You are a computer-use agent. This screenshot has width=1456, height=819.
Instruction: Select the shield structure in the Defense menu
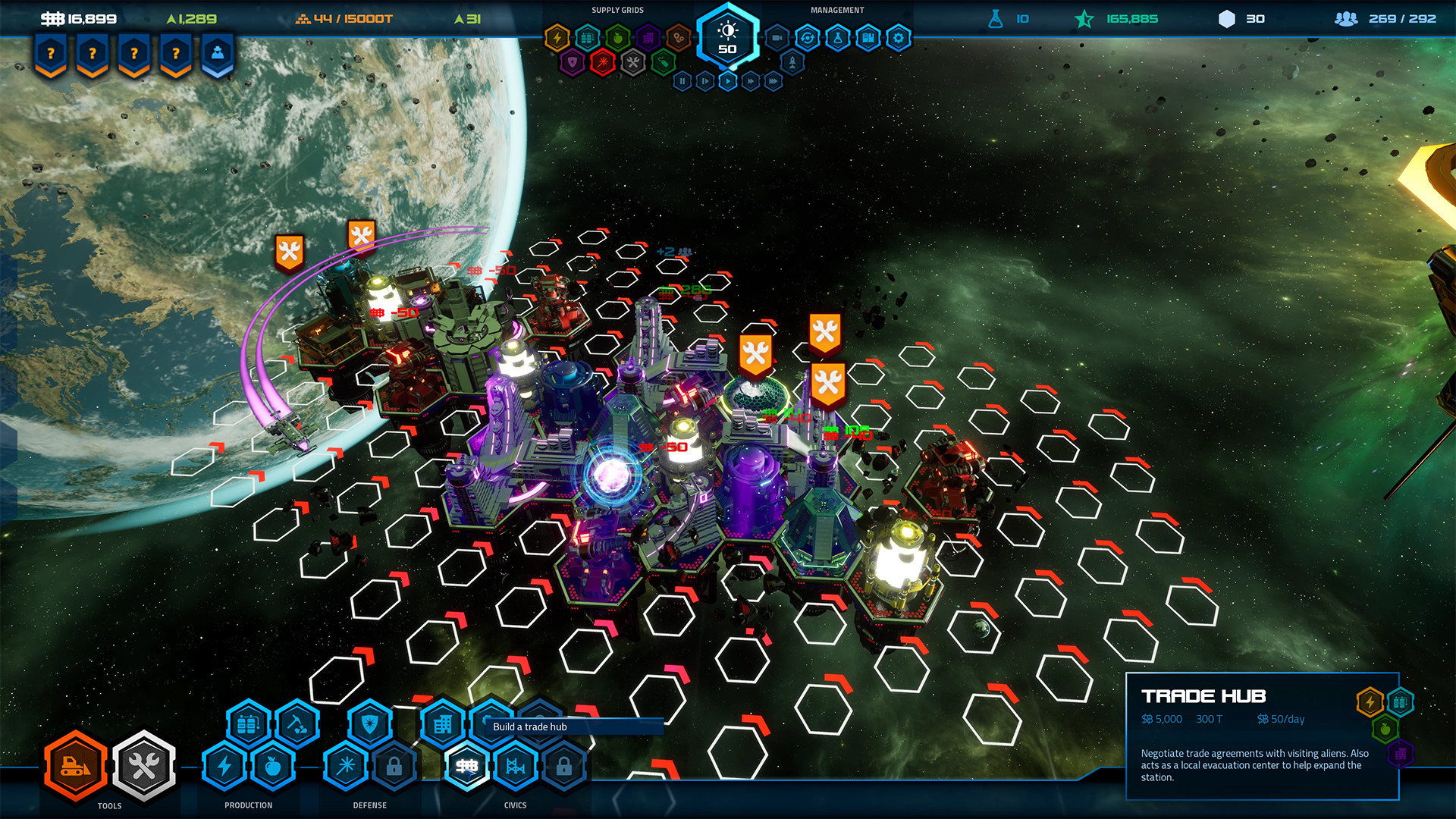[x=368, y=726]
